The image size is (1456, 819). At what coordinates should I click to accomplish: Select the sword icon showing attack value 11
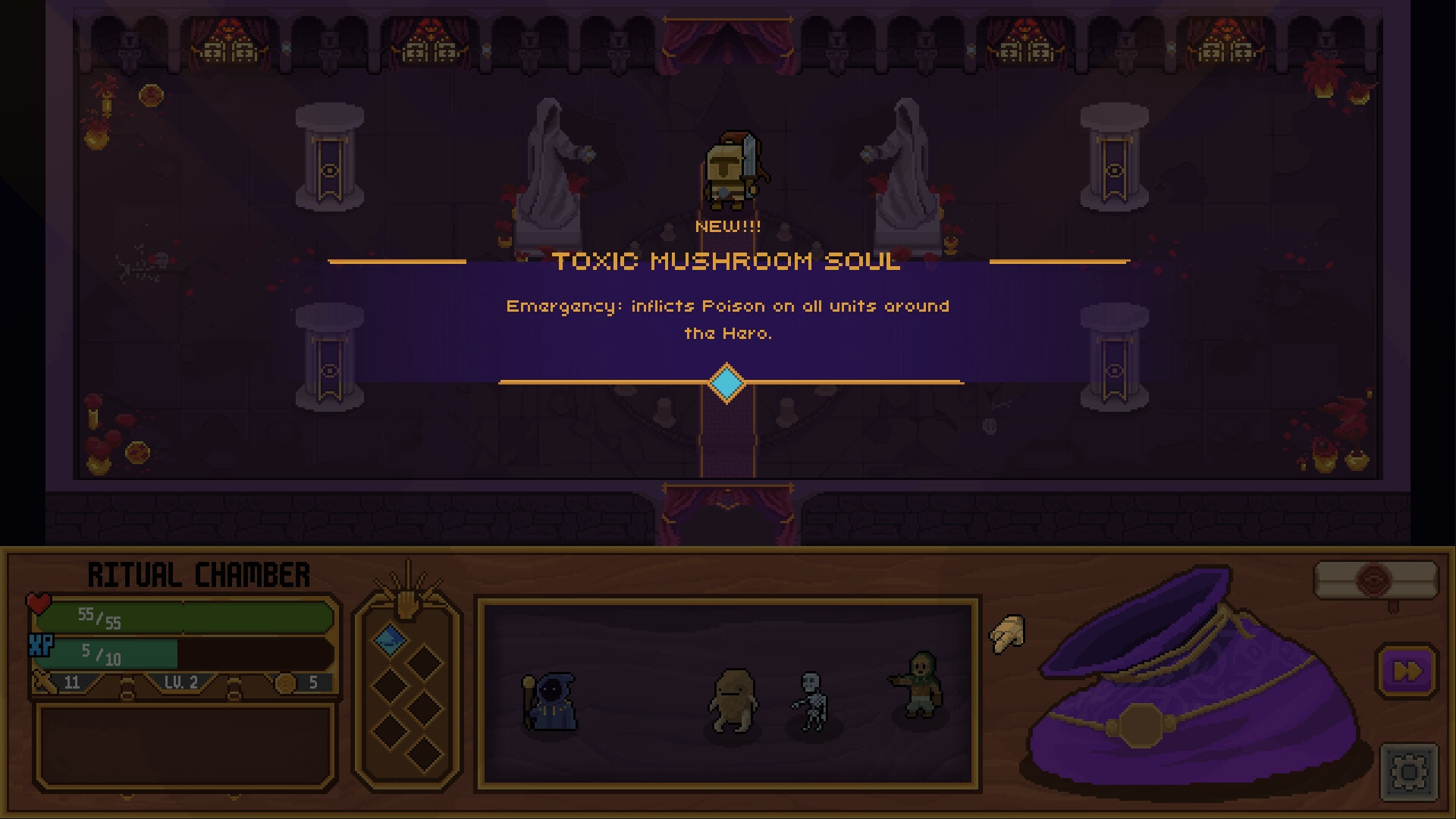pyautogui.click(x=42, y=682)
